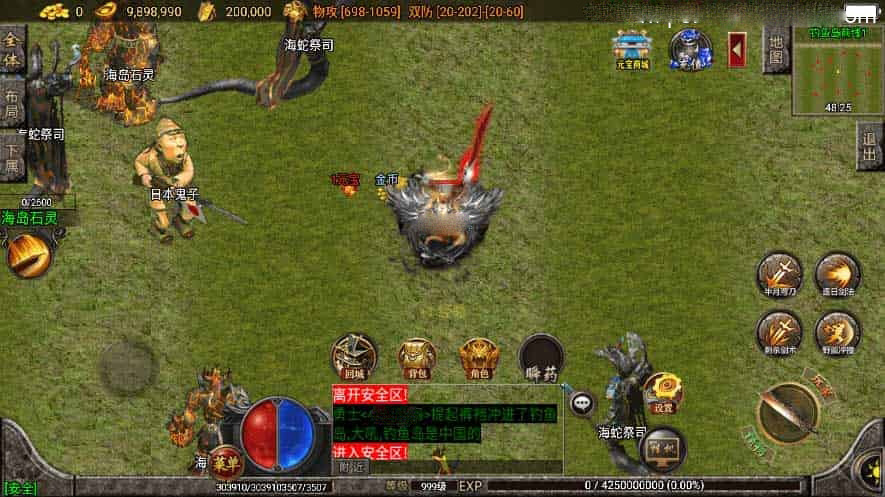Click the minimap in the corner

838,70
